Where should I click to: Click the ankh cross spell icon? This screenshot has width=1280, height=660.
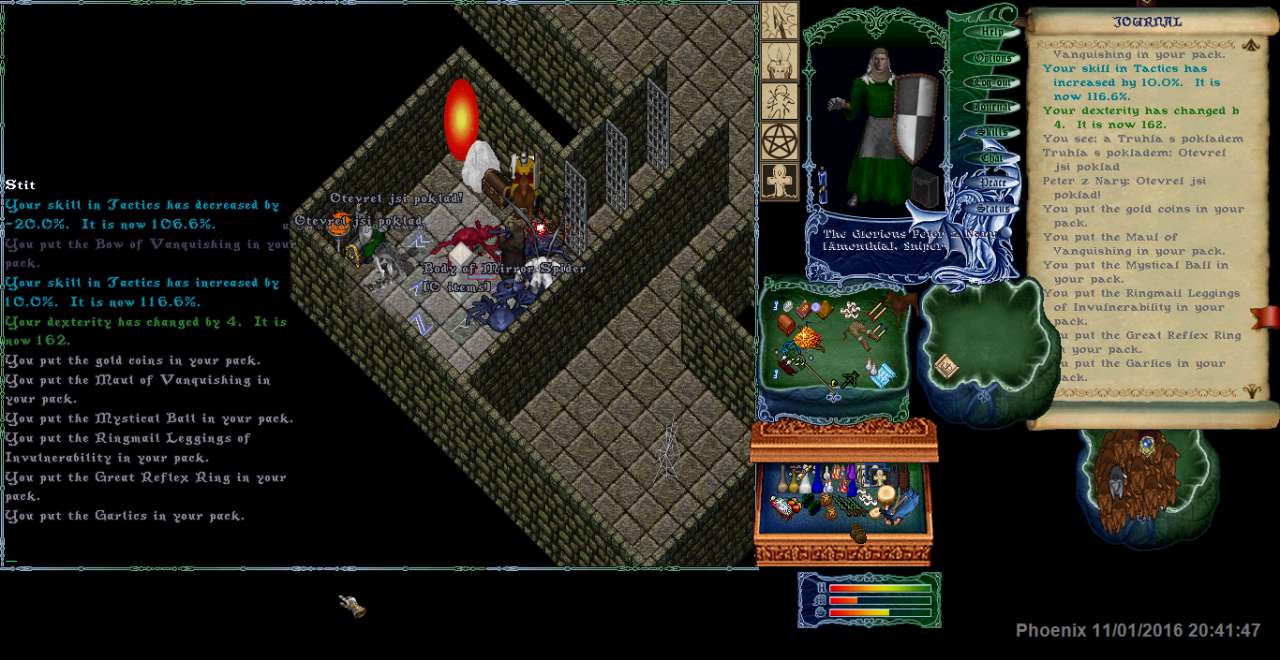point(779,181)
